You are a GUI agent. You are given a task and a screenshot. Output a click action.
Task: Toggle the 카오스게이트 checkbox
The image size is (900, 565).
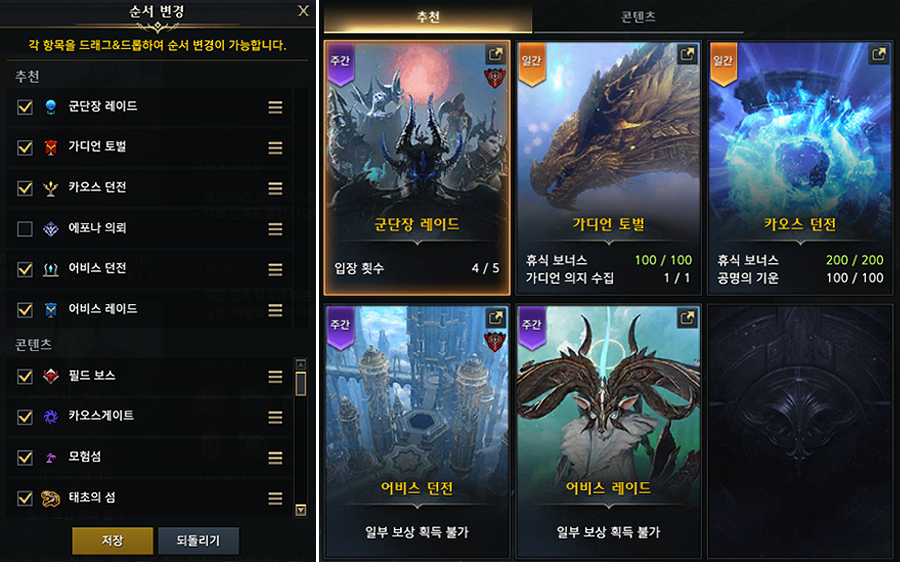[x=25, y=416]
